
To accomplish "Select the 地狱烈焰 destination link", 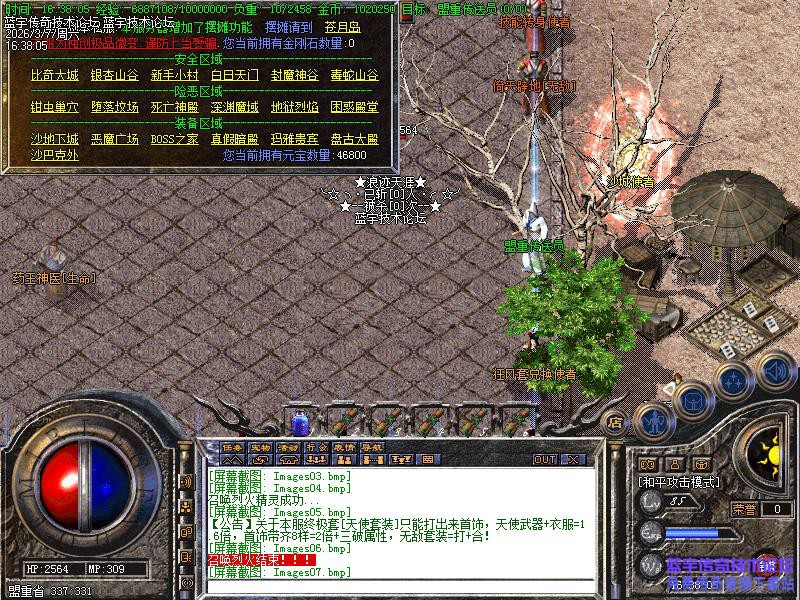I will [294, 107].
